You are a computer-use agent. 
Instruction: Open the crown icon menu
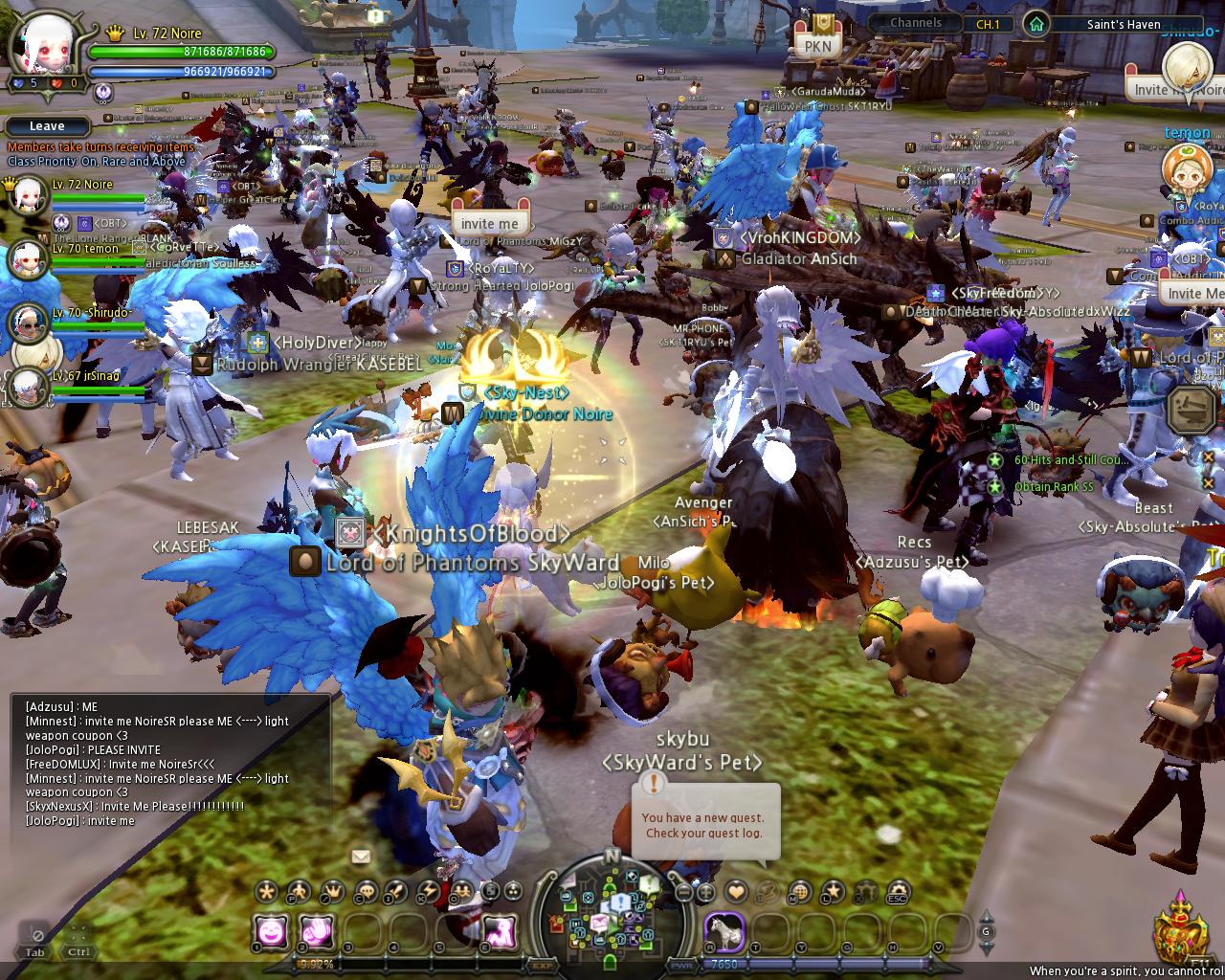coord(331,892)
